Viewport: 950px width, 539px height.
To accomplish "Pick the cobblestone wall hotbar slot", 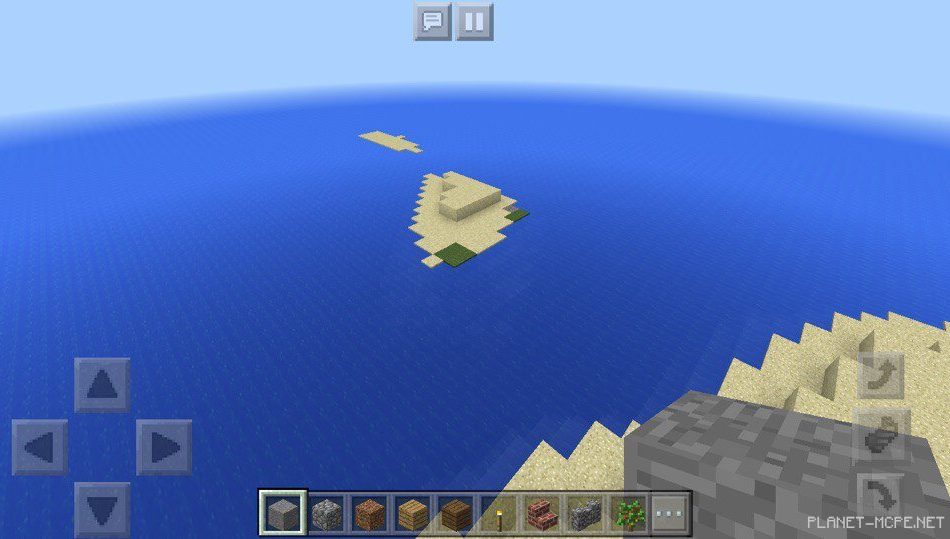I will (x=585, y=513).
